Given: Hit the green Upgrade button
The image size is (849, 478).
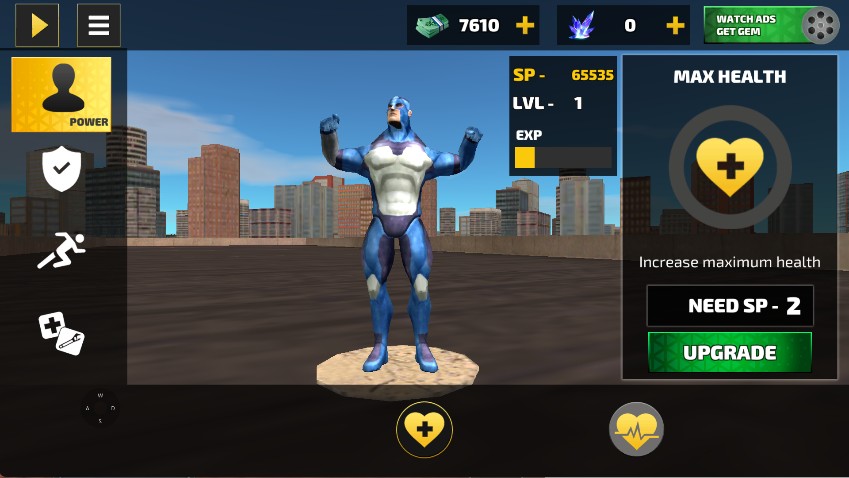Looking at the screenshot, I should [x=729, y=353].
